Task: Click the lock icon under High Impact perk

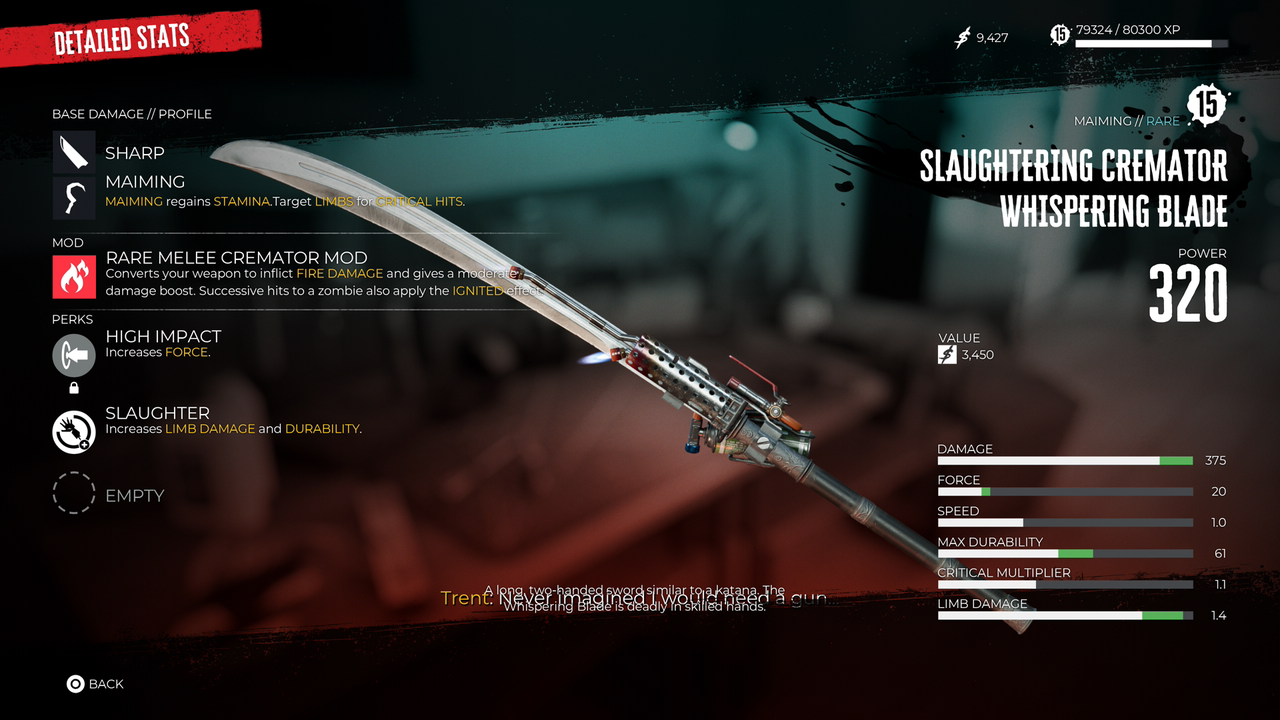Action: pyautogui.click(x=73, y=385)
